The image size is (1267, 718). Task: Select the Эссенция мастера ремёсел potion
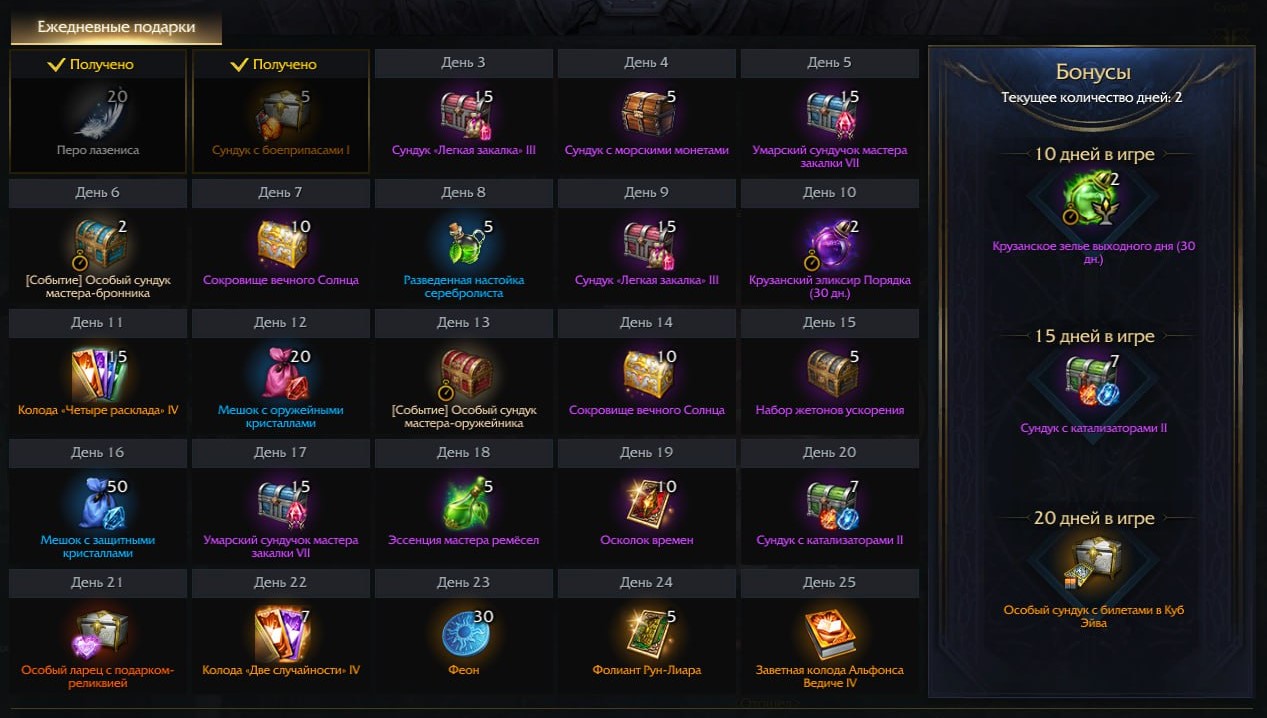pyautogui.click(x=464, y=503)
